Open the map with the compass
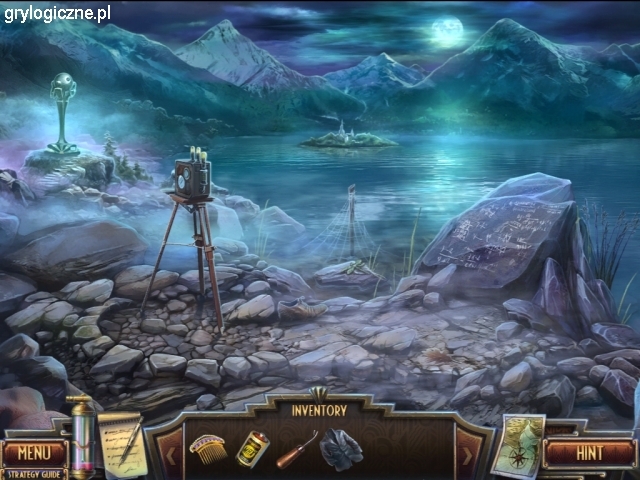 pyautogui.click(x=520, y=444)
